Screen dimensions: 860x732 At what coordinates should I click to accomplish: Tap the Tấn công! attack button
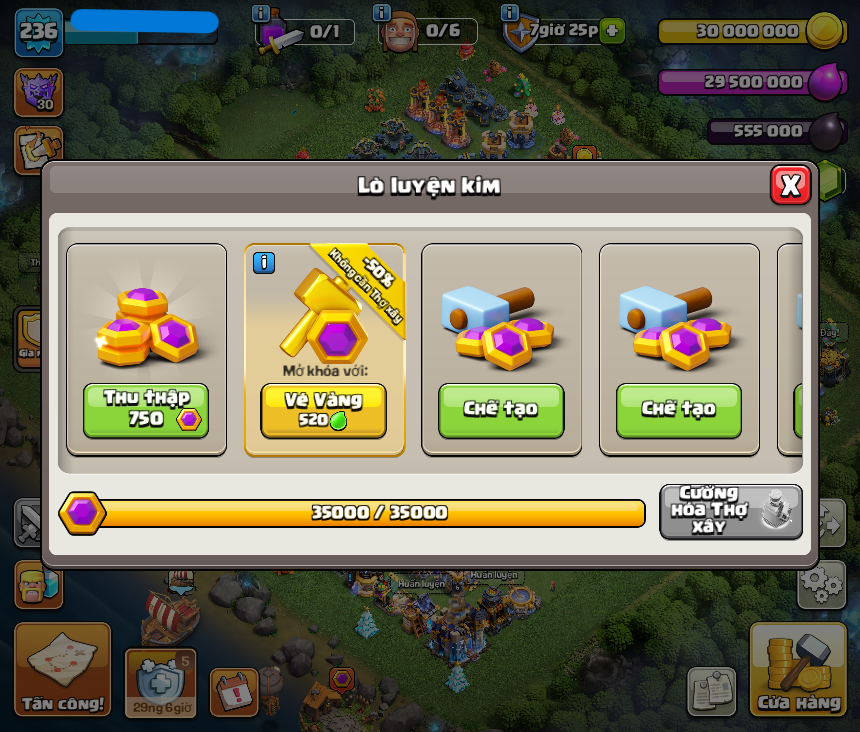pyautogui.click(x=62, y=669)
